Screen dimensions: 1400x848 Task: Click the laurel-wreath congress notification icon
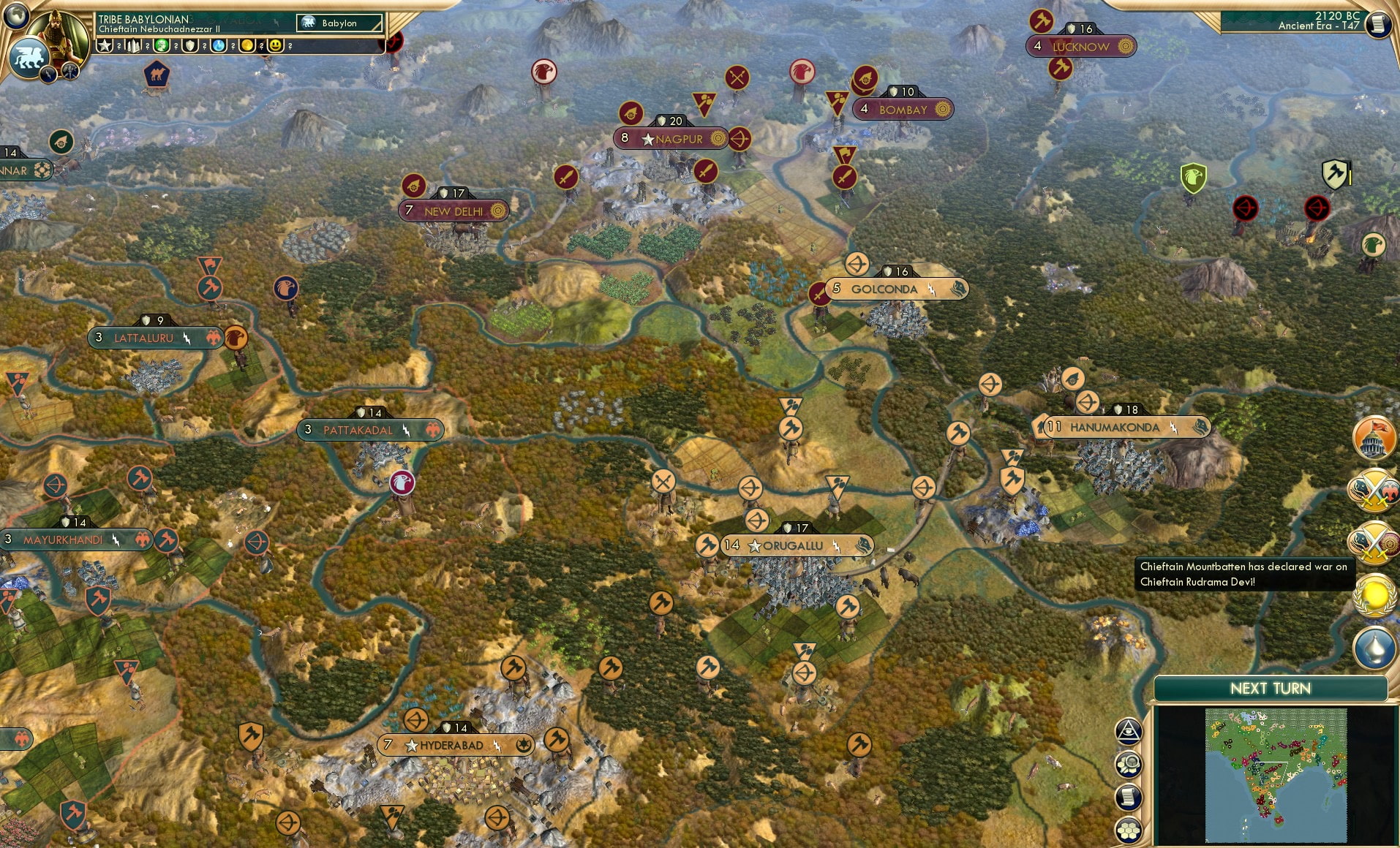click(1374, 597)
